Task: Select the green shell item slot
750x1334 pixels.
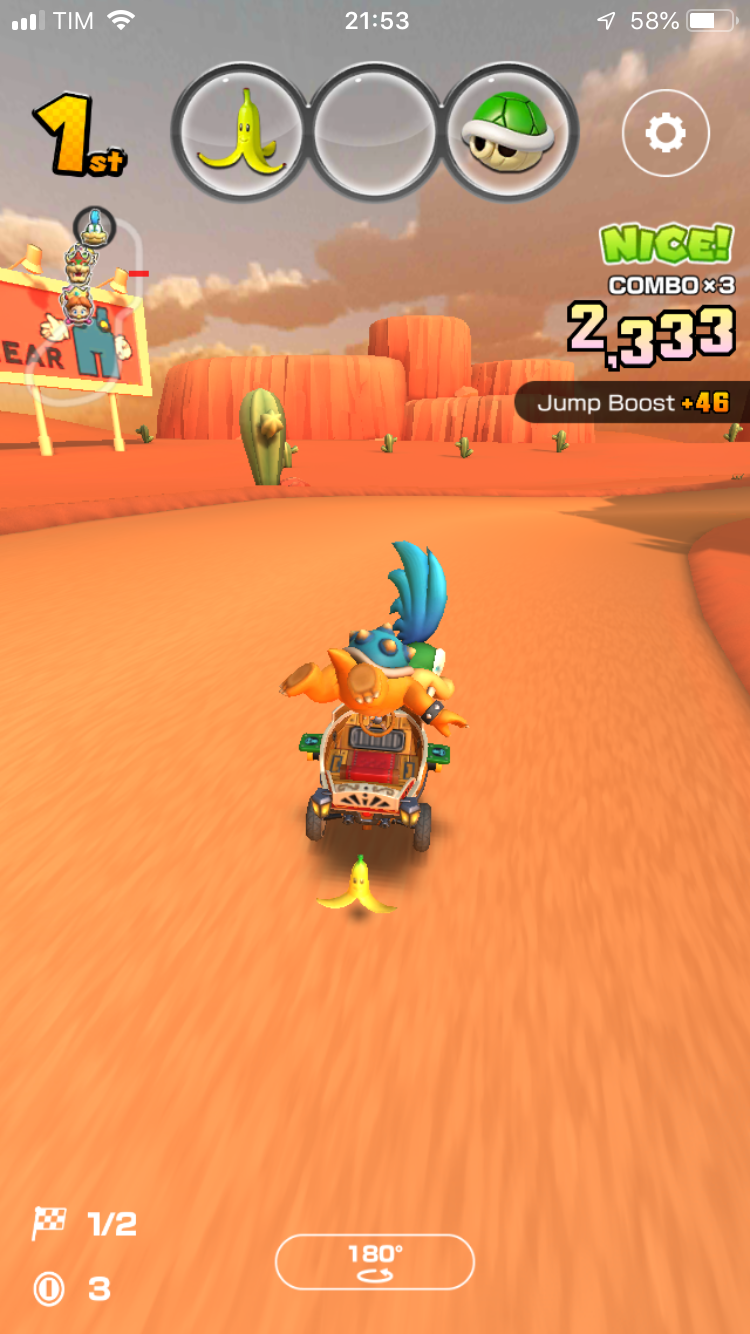Action: click(x=511, y=130)
